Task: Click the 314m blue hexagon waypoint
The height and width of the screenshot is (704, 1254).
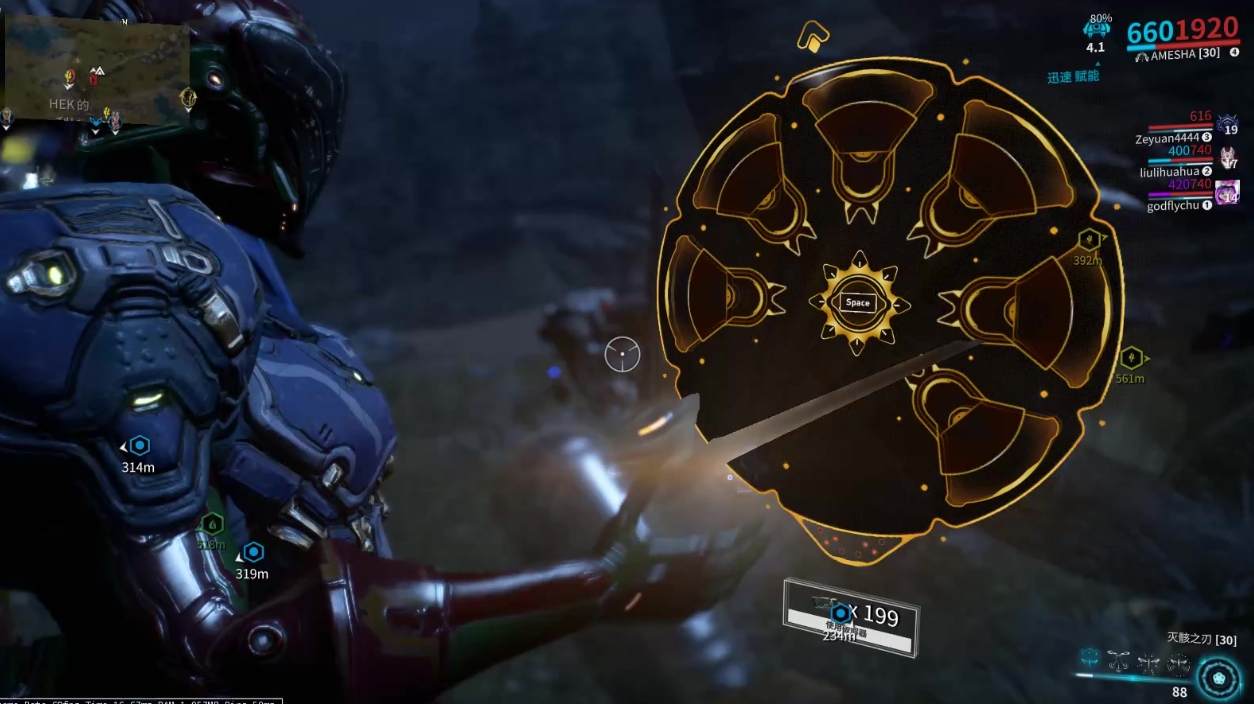Action: click(x=140, y=446)
